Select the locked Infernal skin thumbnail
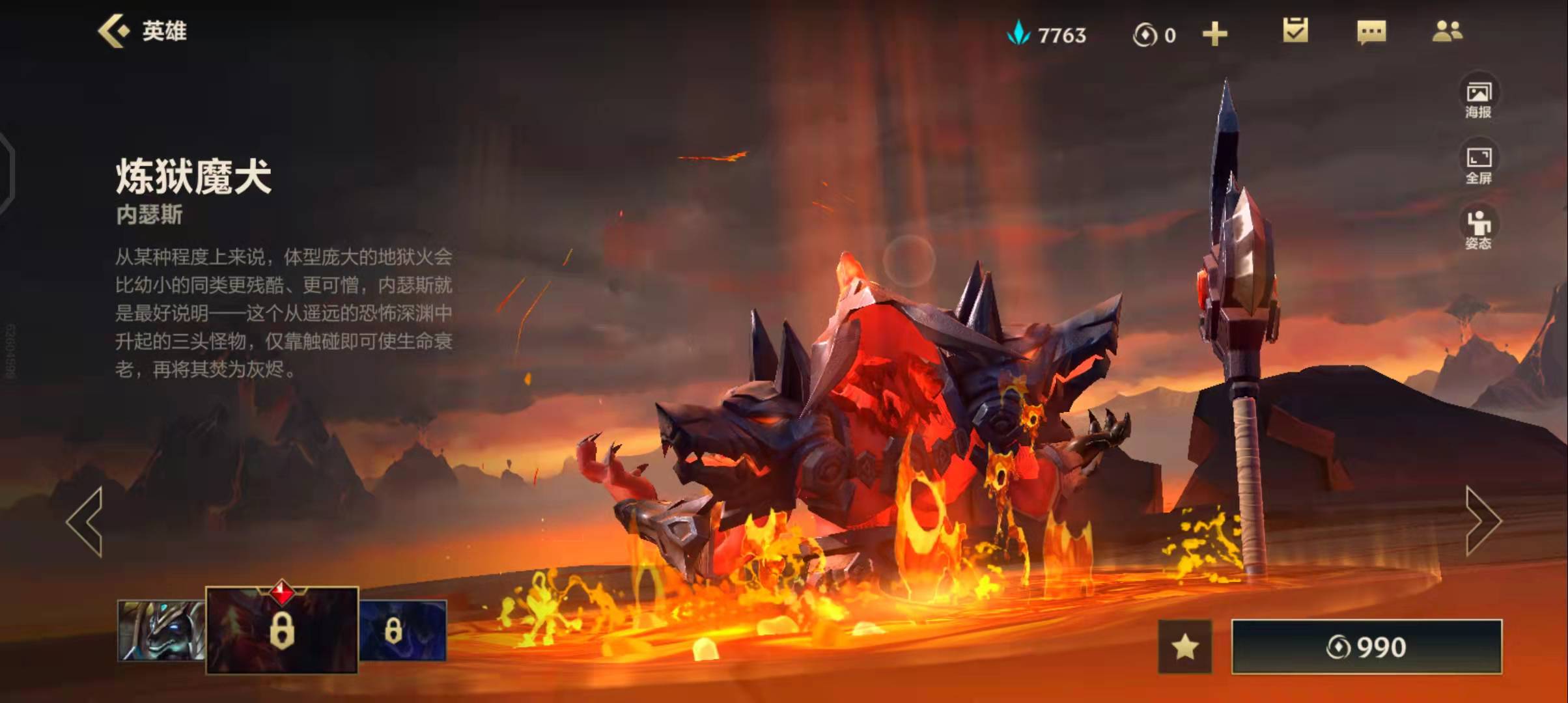This screenshot has height=703, width=1568. click(x=282, y=630)
